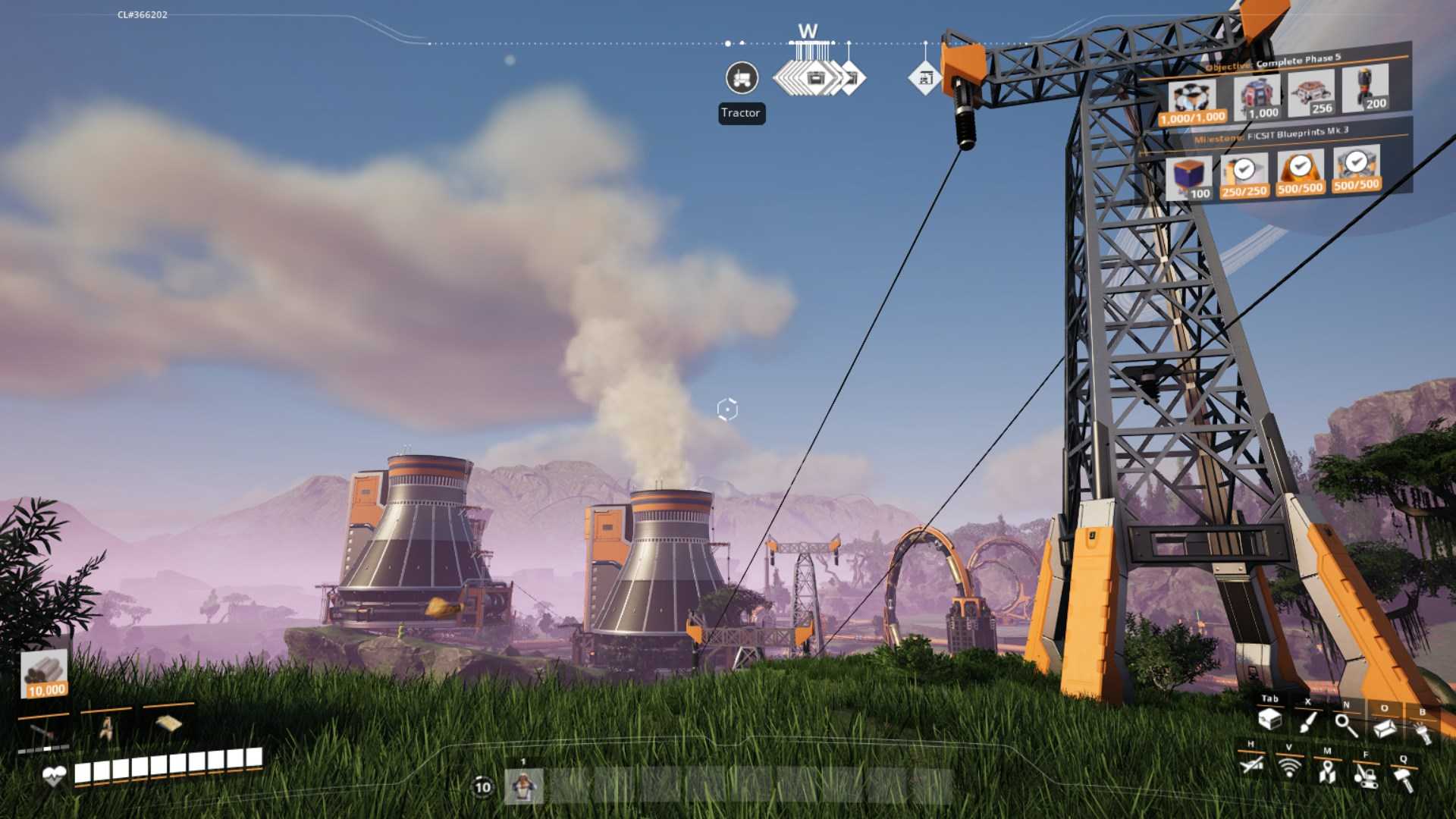
Task: Click the resource scanner wifi icon
Action: coord(1289,770)
